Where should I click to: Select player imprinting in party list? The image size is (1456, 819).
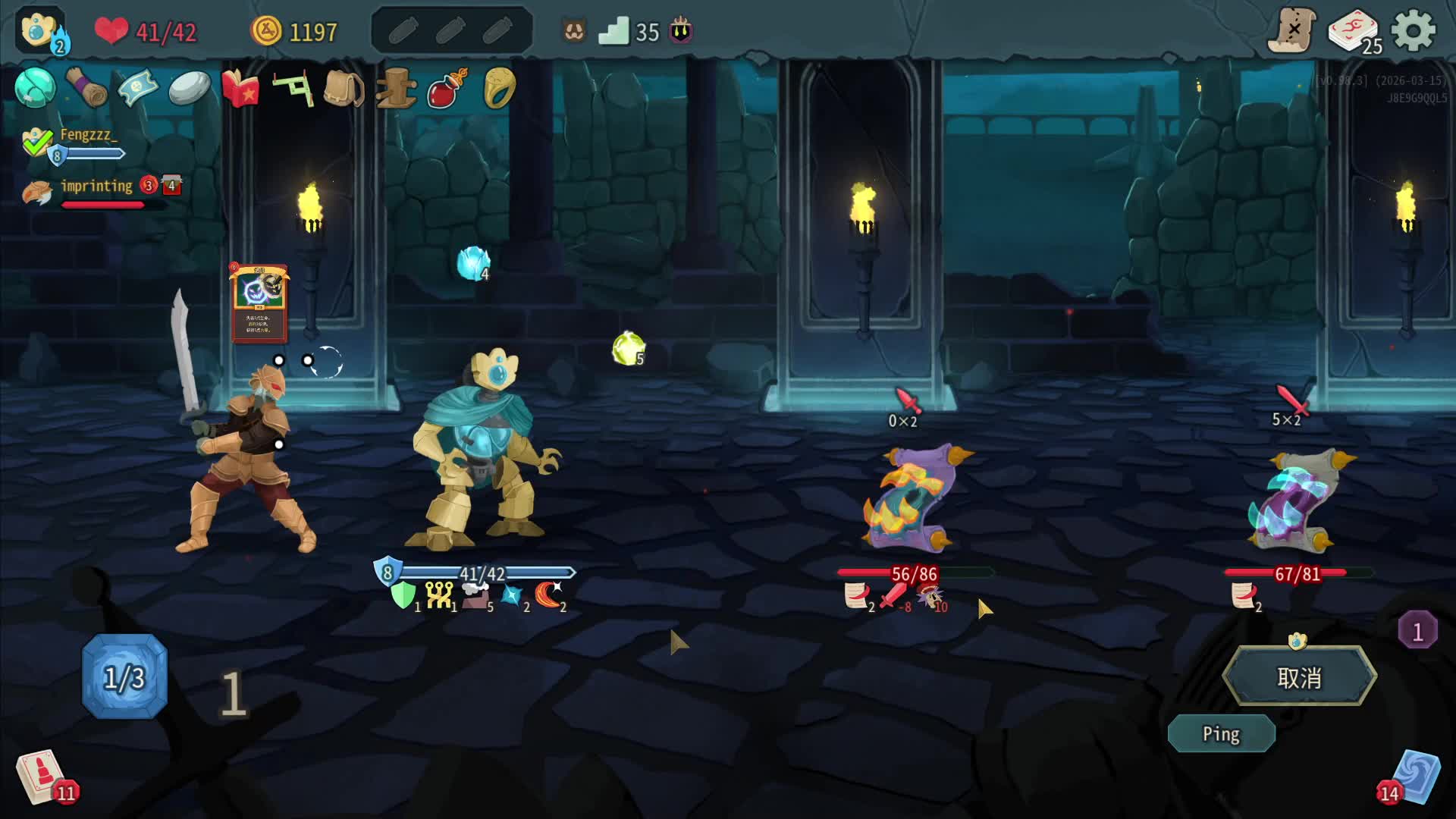(x=96, y=187)
